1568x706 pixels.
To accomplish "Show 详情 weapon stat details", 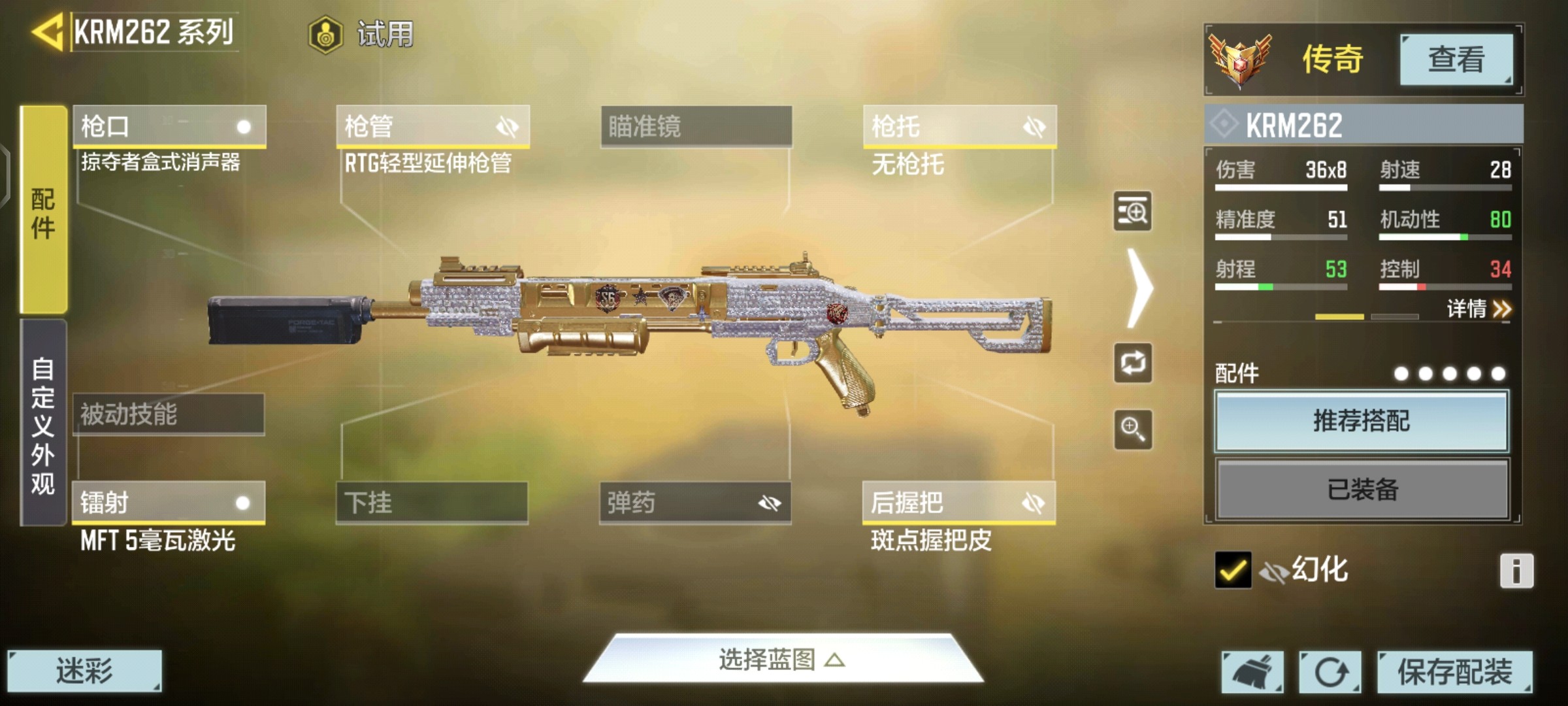I will tap(1478, 309).
